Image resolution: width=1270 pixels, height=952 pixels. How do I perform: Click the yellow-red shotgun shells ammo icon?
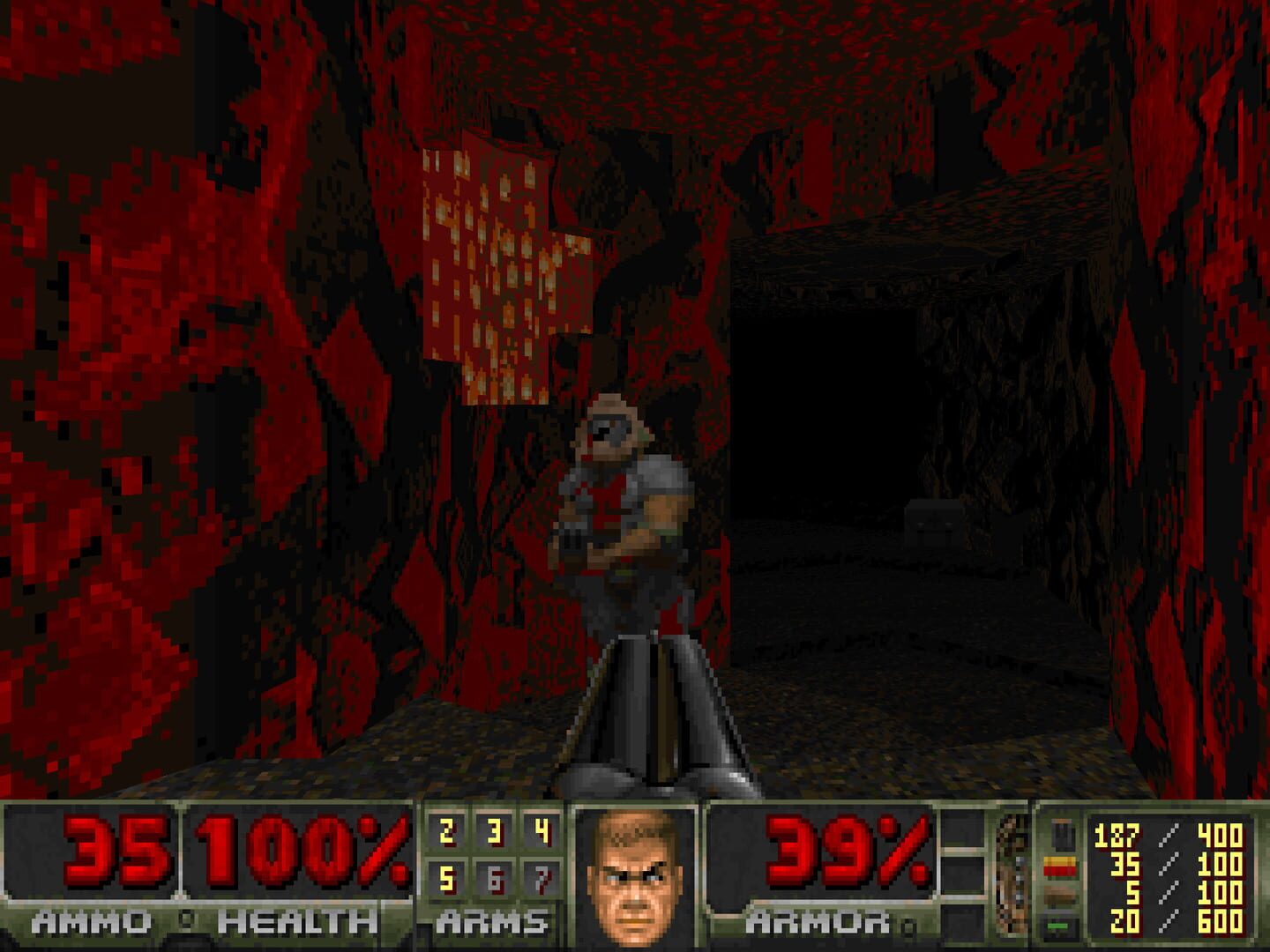click(x=1060, y=866)
